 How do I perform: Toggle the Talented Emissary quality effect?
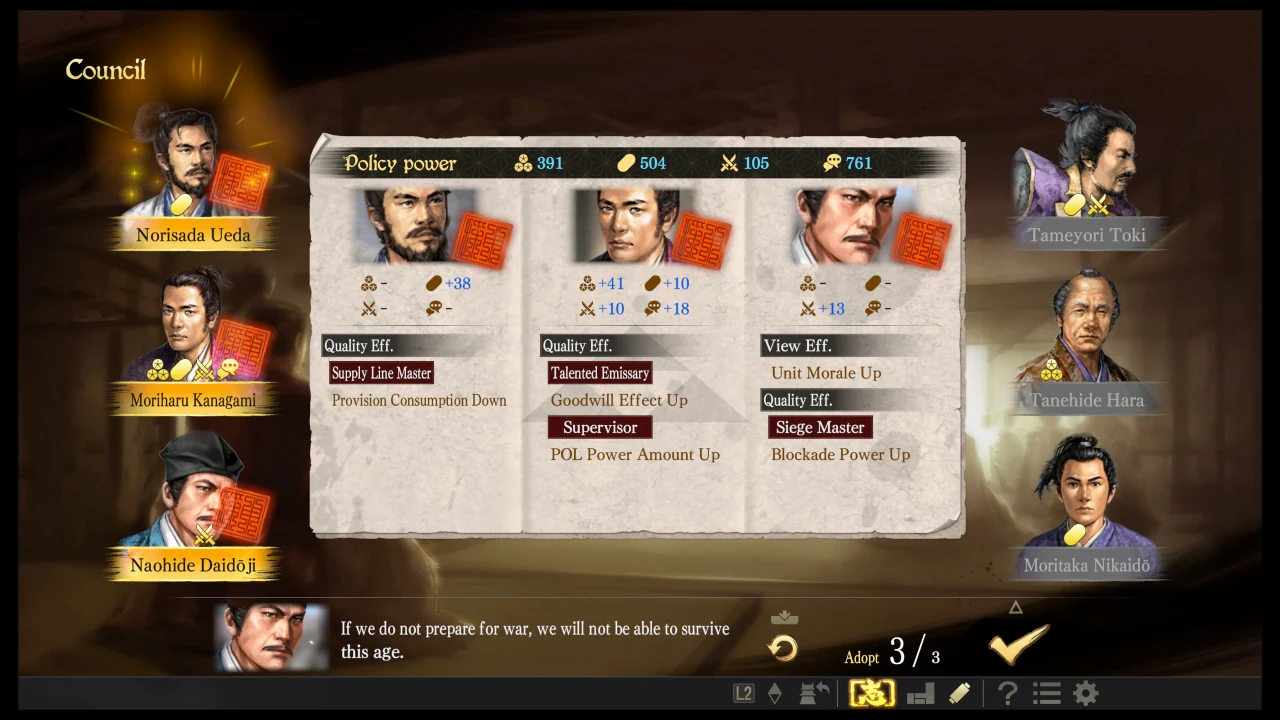click(600, 373)
